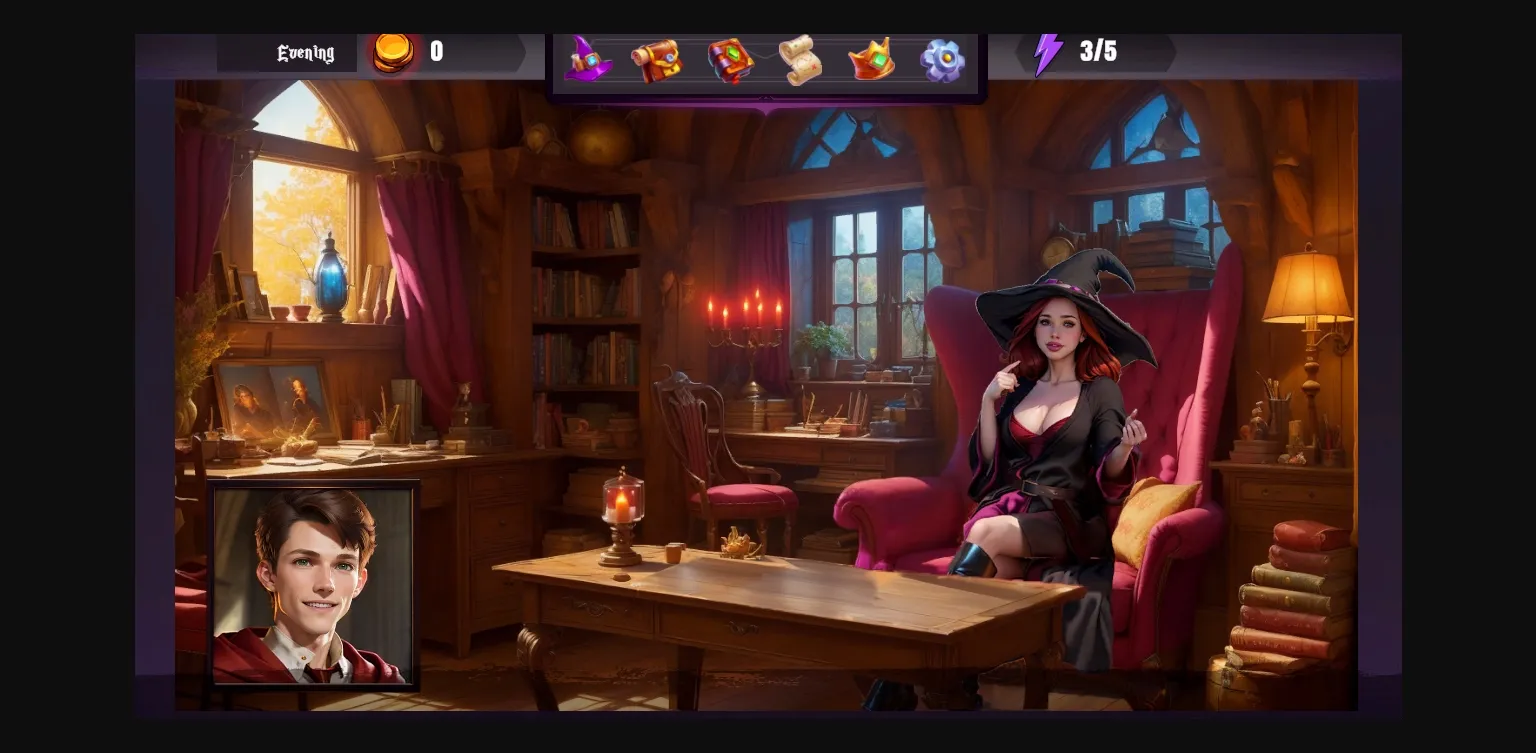The image size is (1536, 753).
Task: Open the spellbook journal icon
Action: (x=730, y=60)
